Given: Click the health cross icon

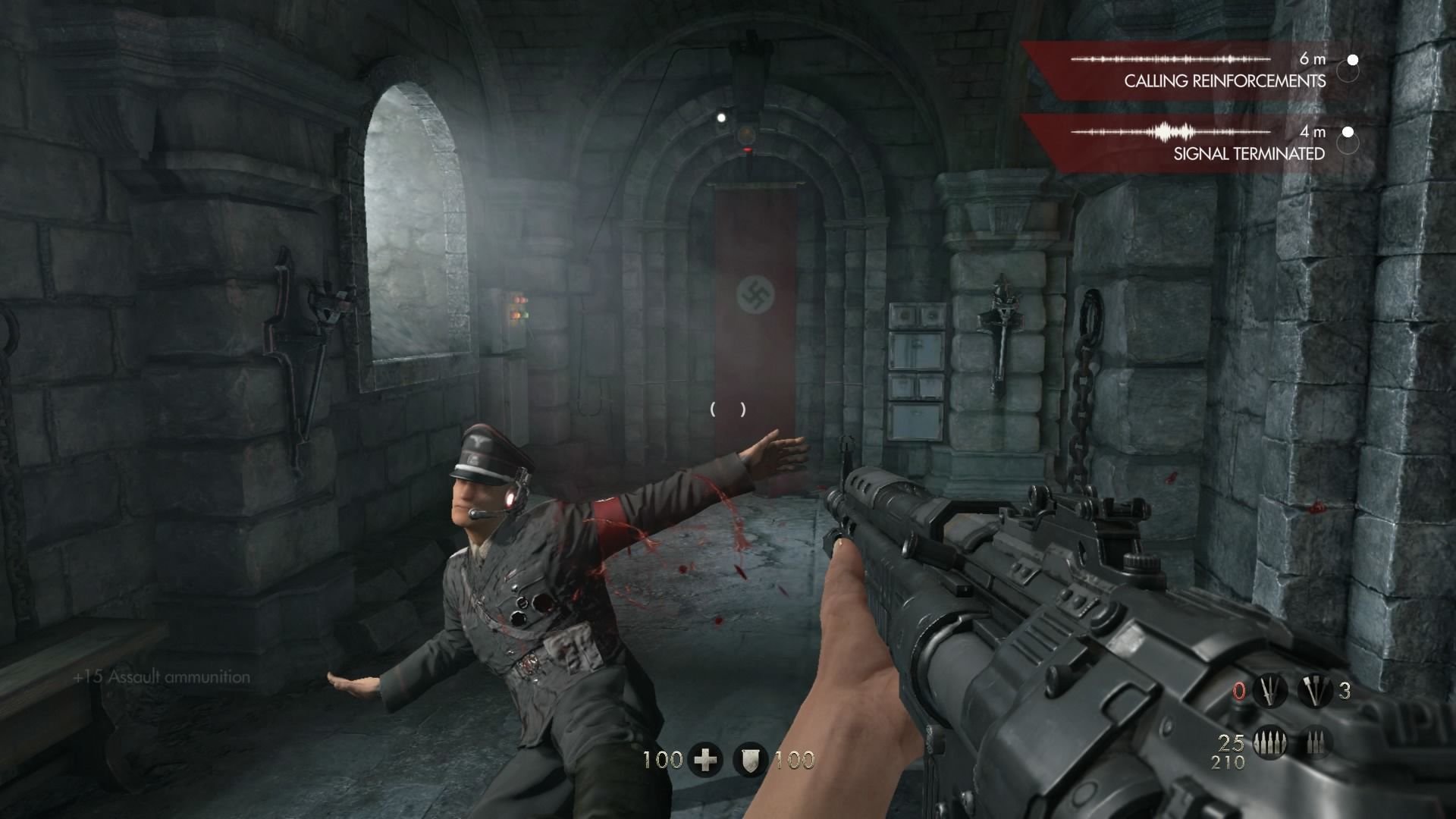Looking at the screenshot, I should (x=705, y=760).
